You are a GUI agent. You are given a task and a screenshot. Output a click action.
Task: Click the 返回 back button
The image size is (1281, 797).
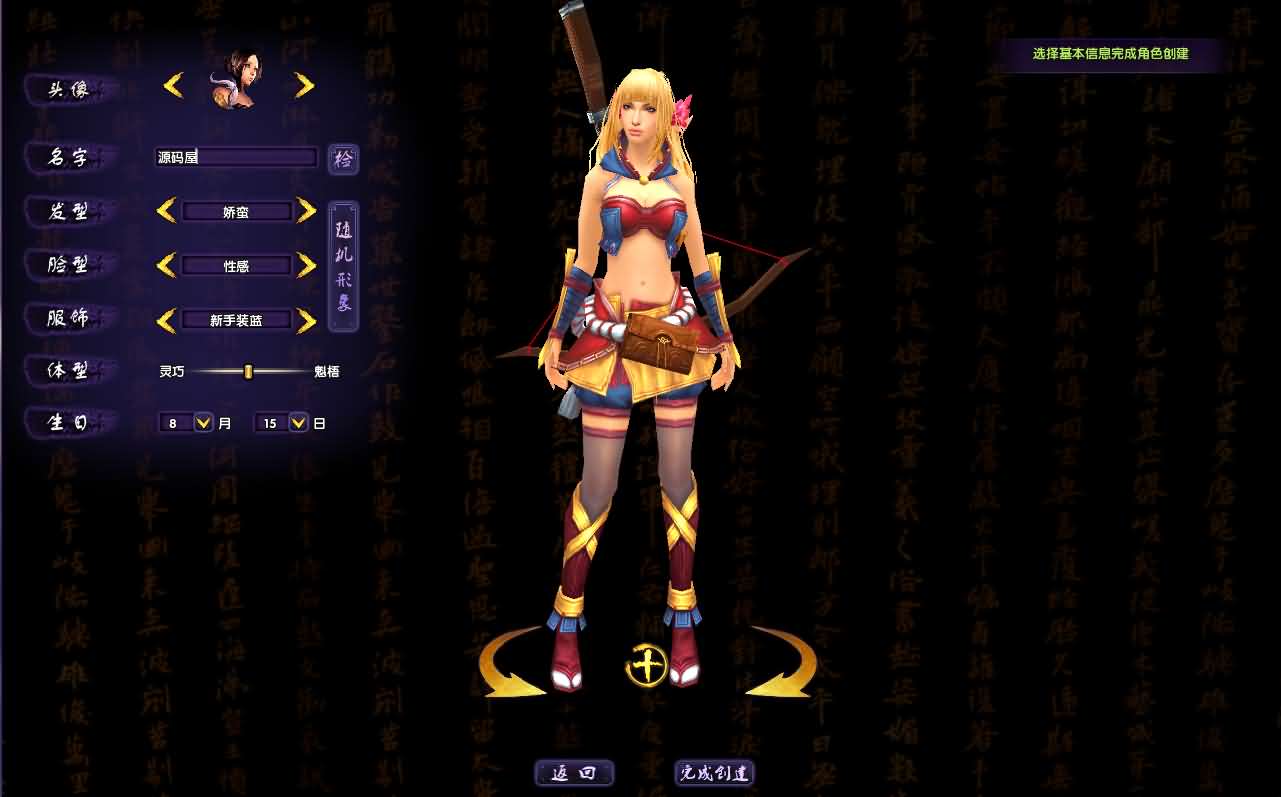click(574, 772)
